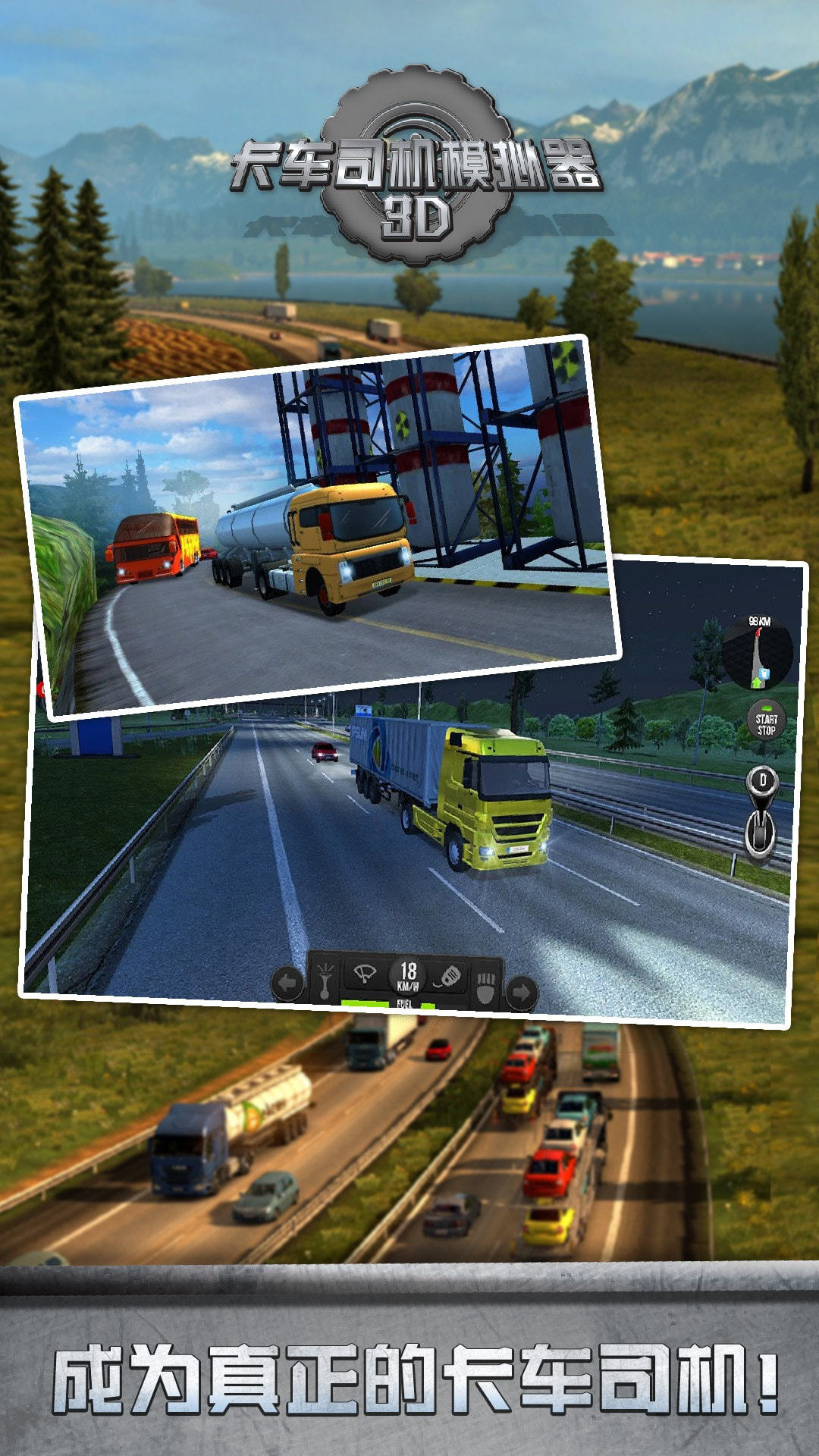Image resolution: width=819 pixels, height=1456 pixels.
Task: Activate the windshield wiper icon
Action: coord(366,974)
